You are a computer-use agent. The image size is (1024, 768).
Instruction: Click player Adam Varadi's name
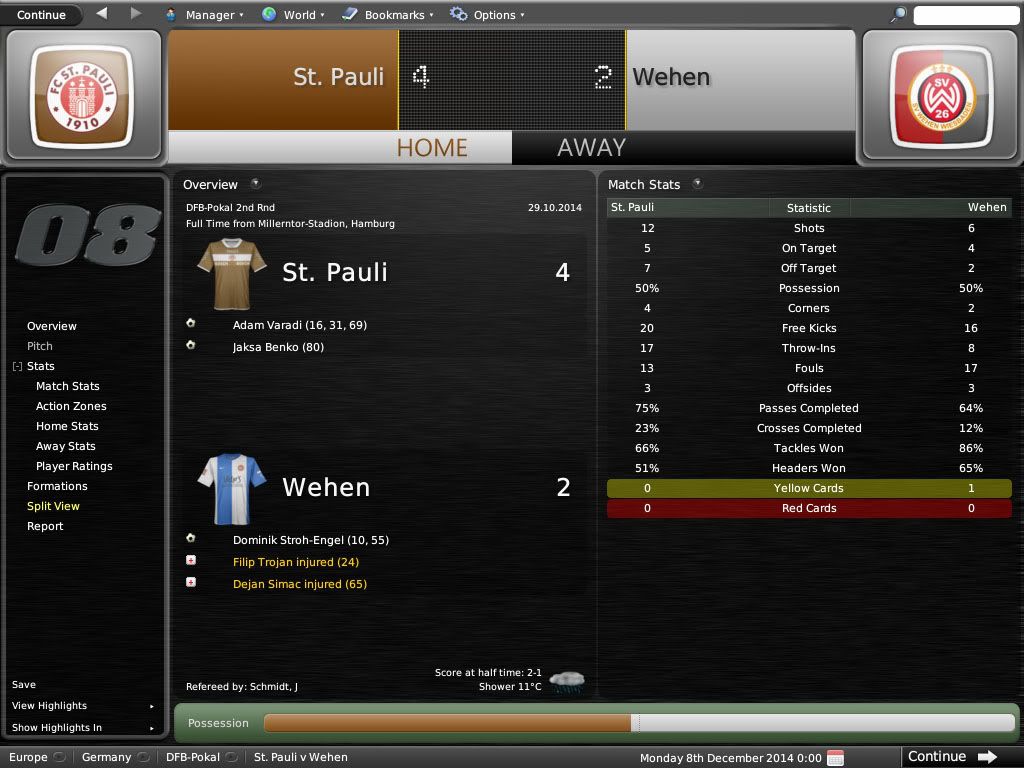click(265, 325)
